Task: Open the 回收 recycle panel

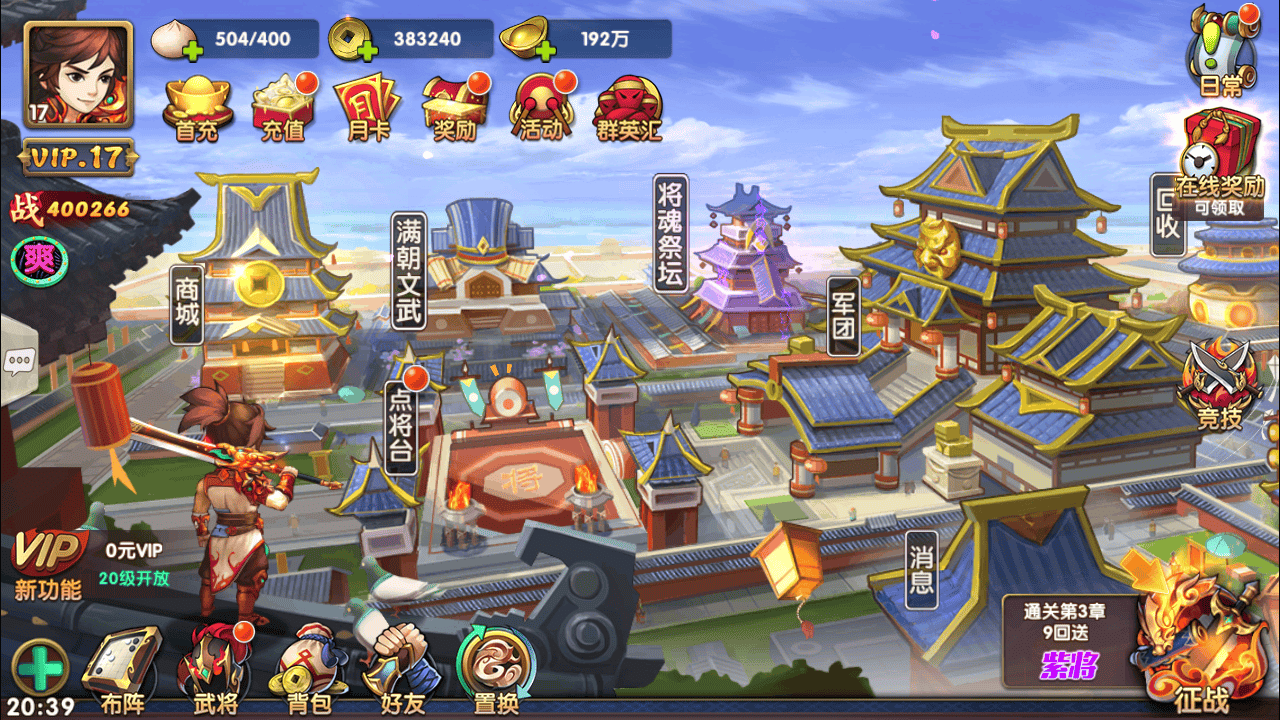Action: [1168, 215]
